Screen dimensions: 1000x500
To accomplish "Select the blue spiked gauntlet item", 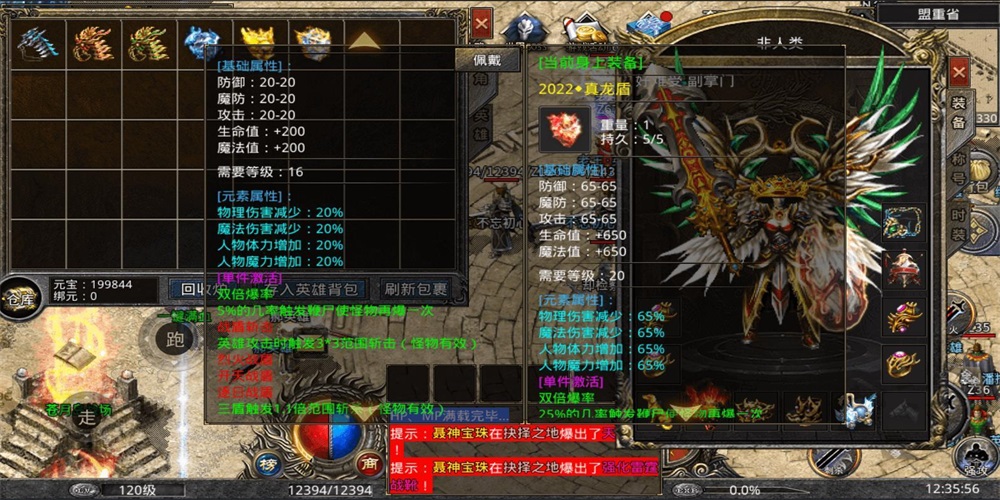I will [x=36, y=44].
